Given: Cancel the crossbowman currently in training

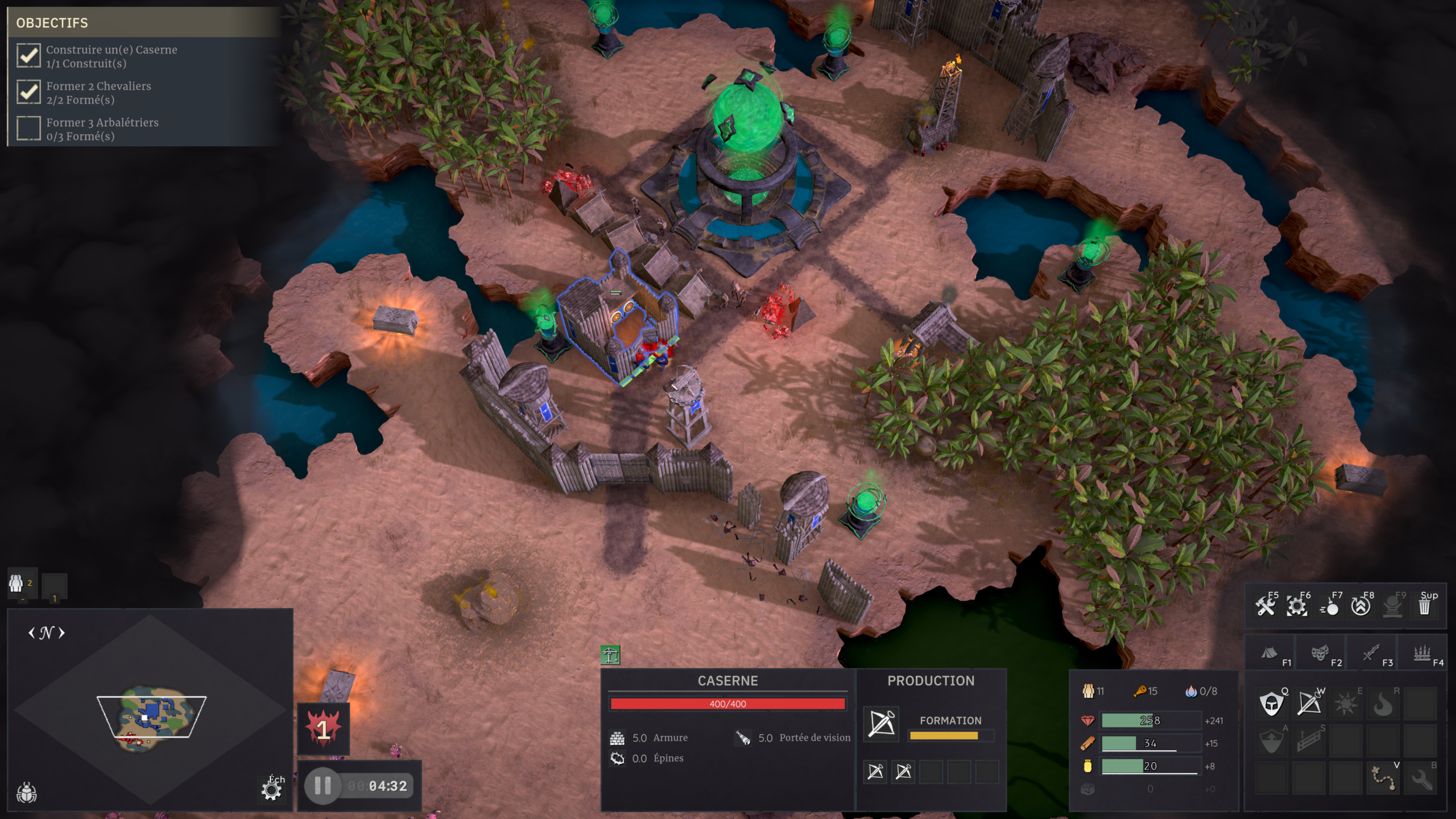Looking at the screenshot, I should [x=881, y=724].
